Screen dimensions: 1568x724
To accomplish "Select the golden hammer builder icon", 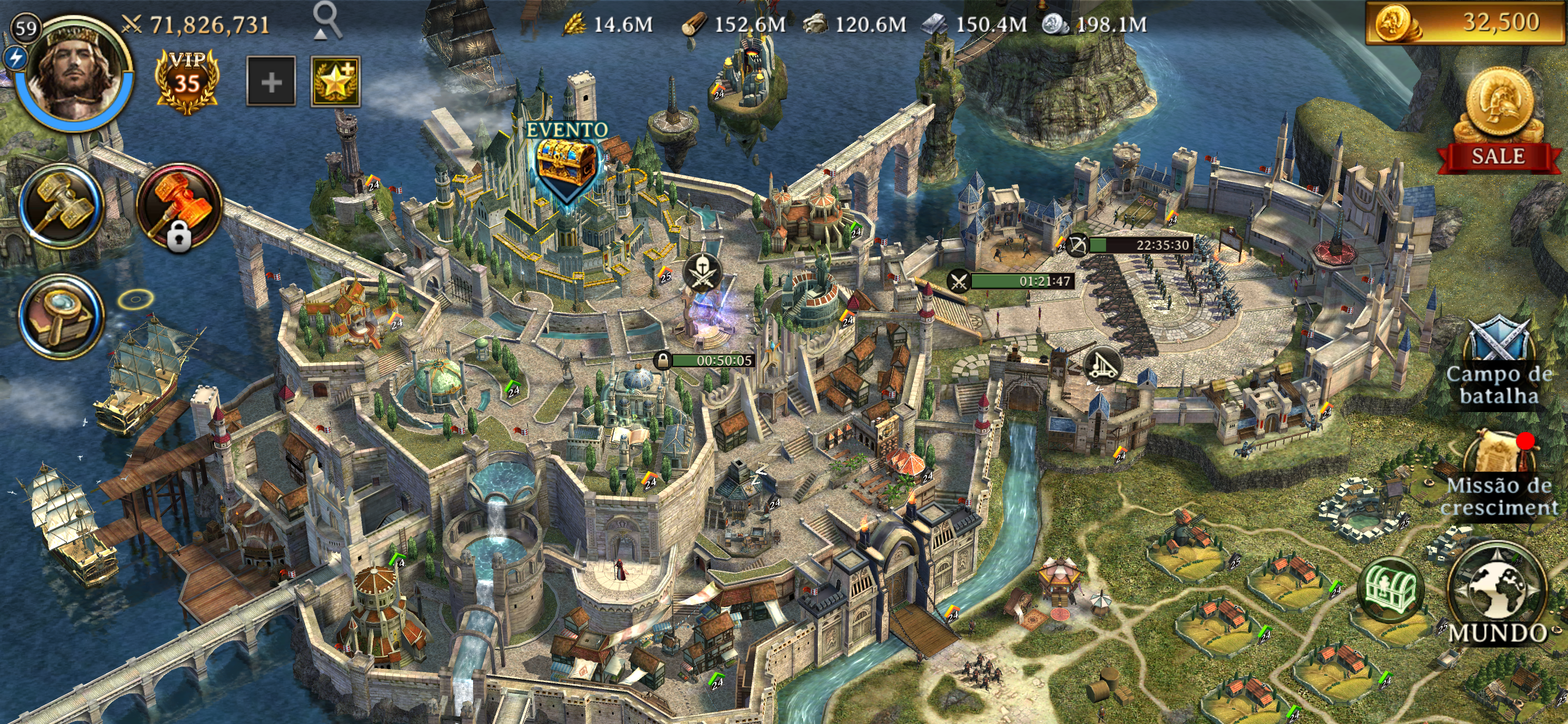I will pyautogui.click(x=61, y=206).
